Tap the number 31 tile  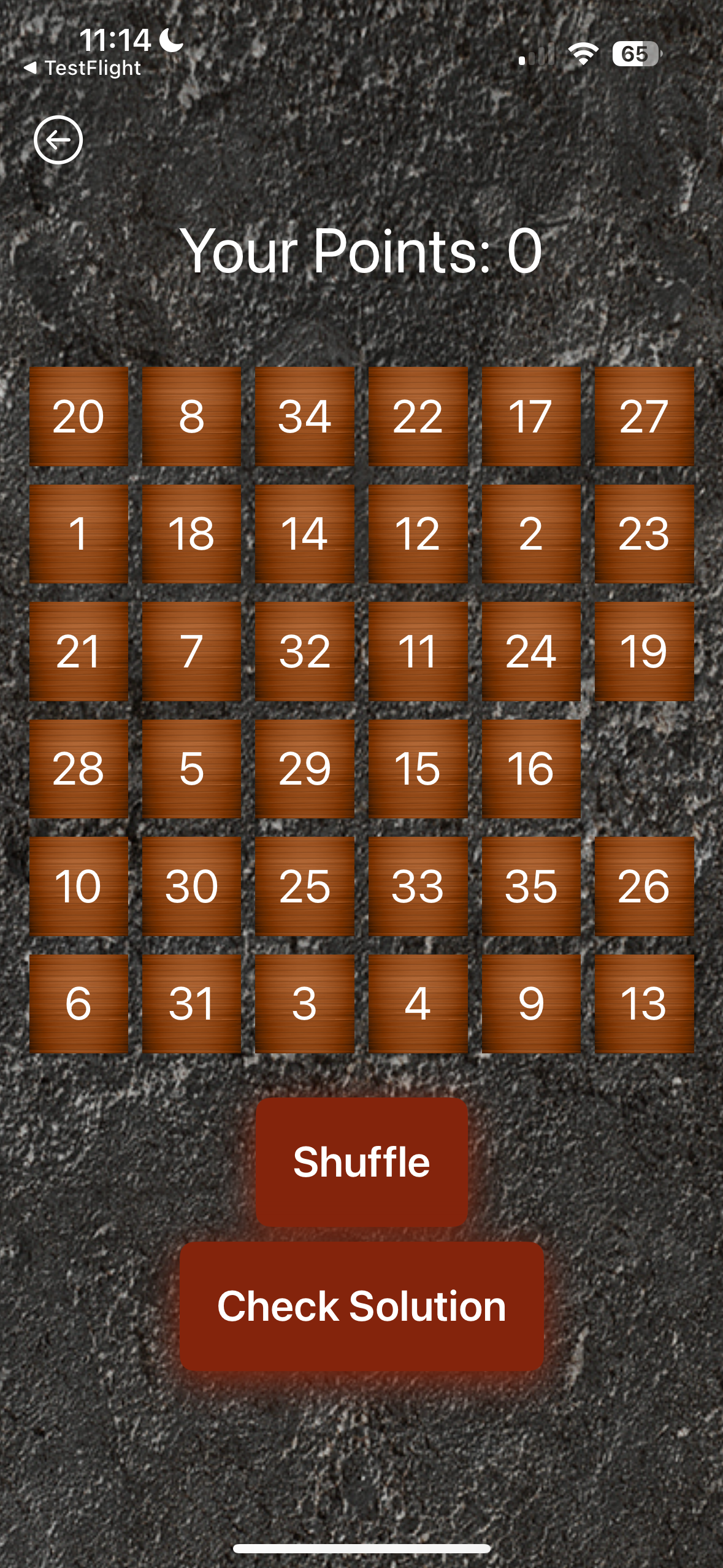tap(191, 1004)
